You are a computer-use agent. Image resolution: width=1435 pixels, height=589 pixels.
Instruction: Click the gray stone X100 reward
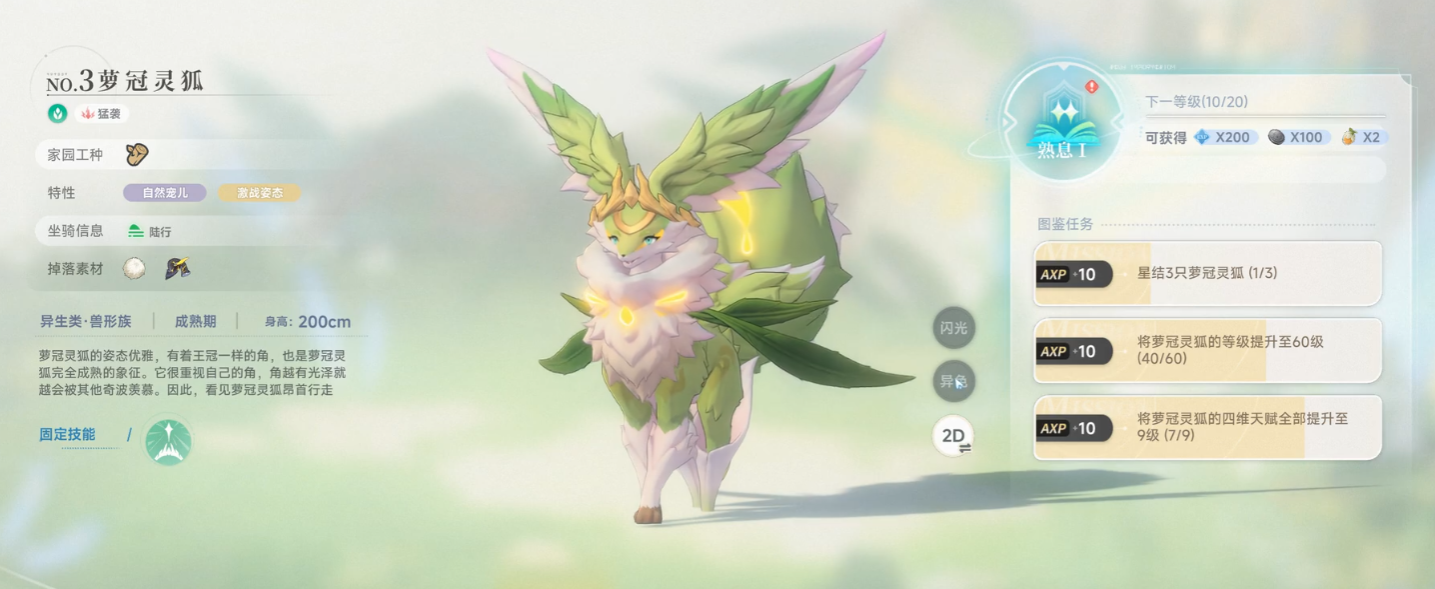click(1296, 137)
